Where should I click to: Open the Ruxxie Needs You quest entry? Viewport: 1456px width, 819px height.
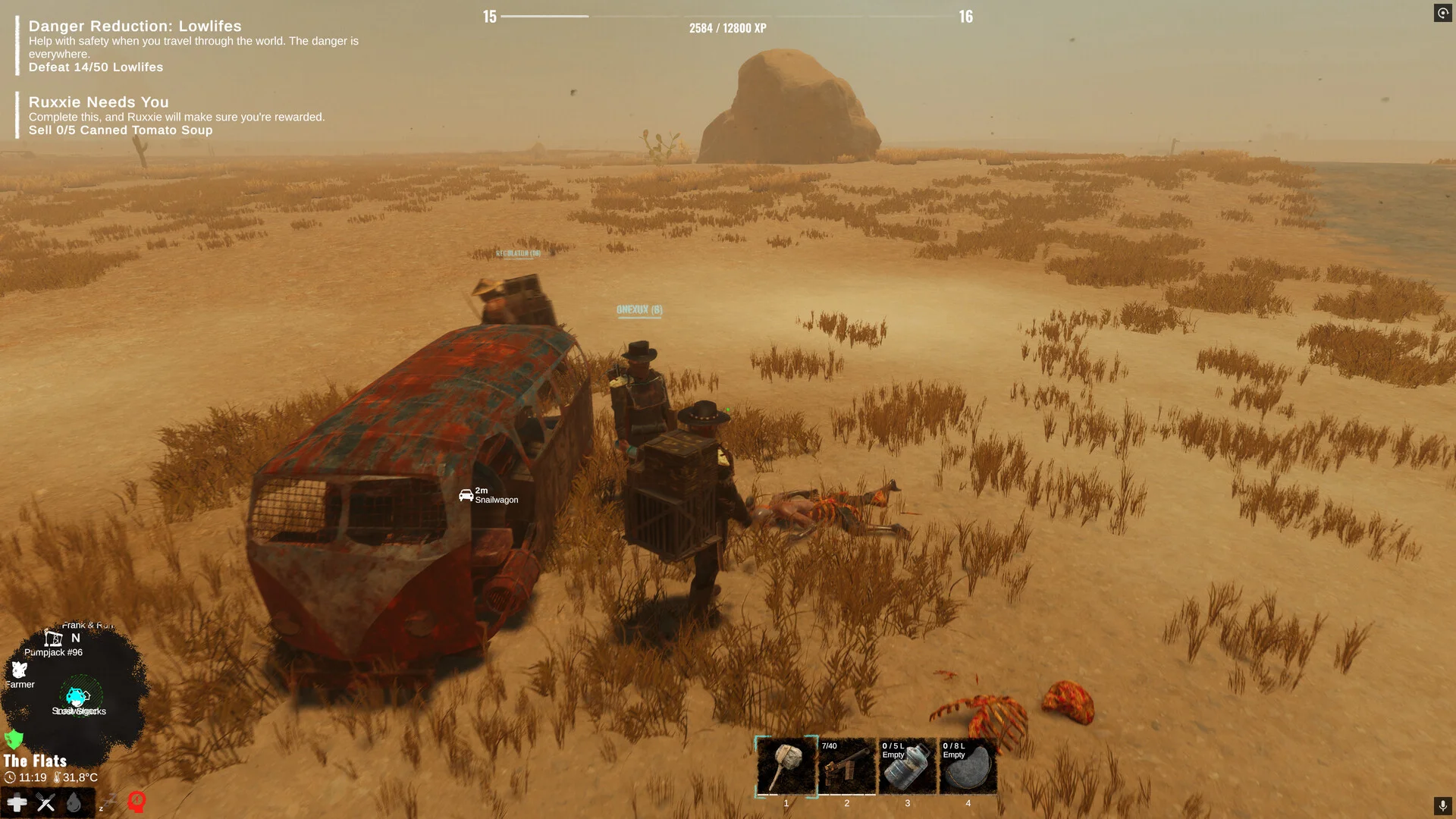tap(99, 102)
